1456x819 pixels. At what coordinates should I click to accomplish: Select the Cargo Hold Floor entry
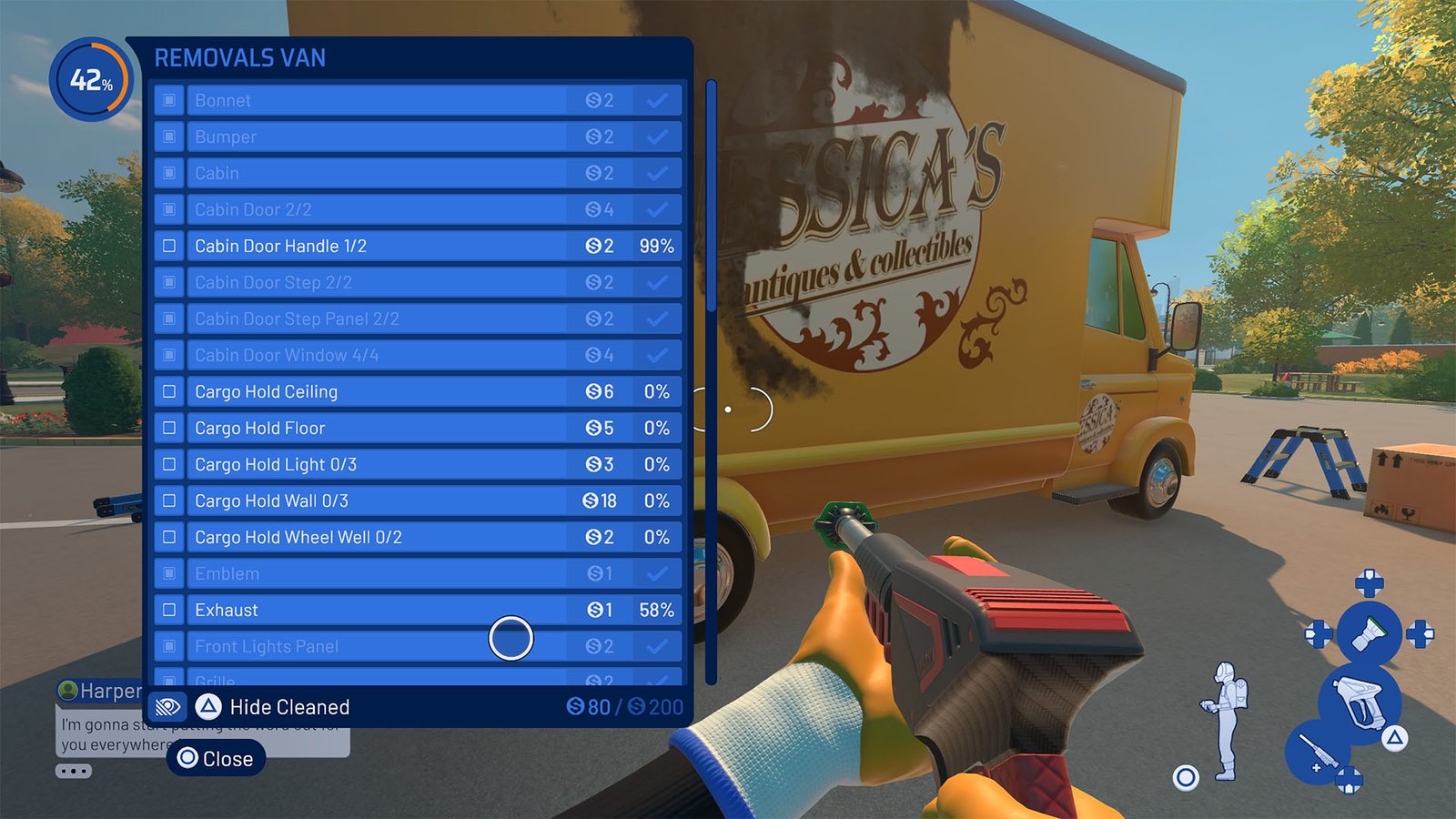tap(364, 428)
